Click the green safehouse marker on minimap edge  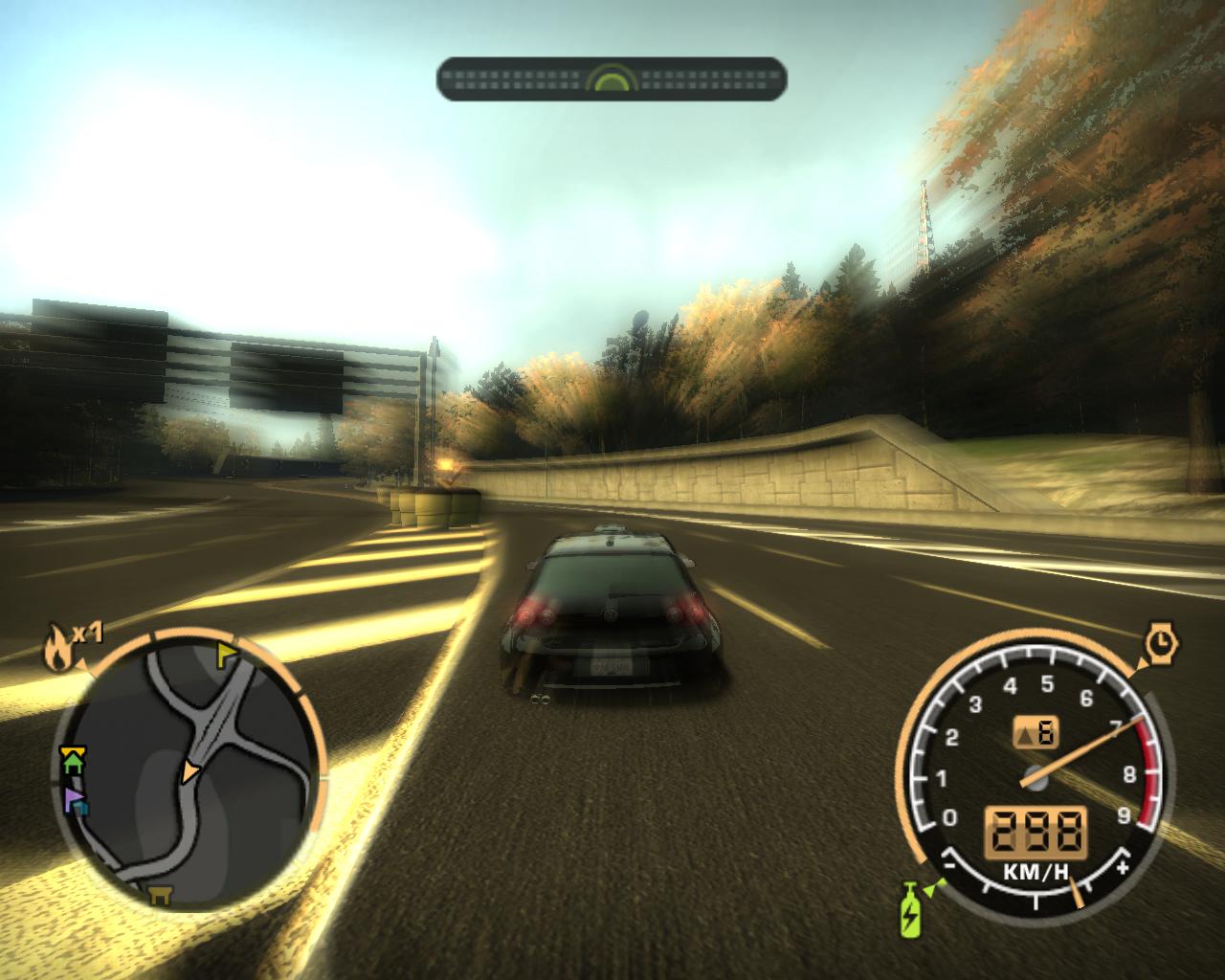tap(72, 761)
